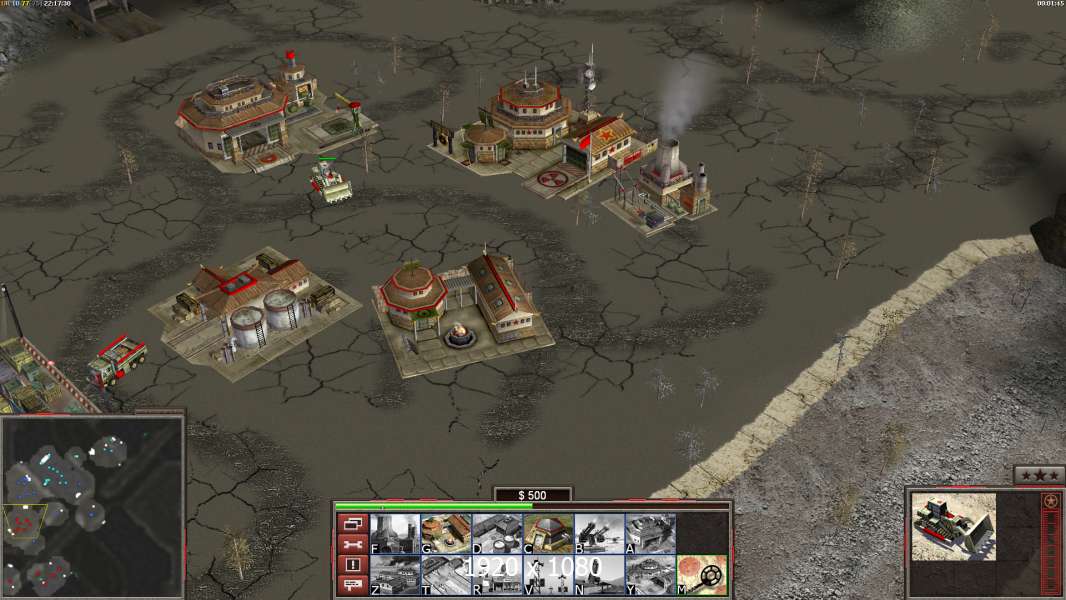Click the selected dozer portrait
This screenshot has width=1066, height=600.
pos(953,525)
